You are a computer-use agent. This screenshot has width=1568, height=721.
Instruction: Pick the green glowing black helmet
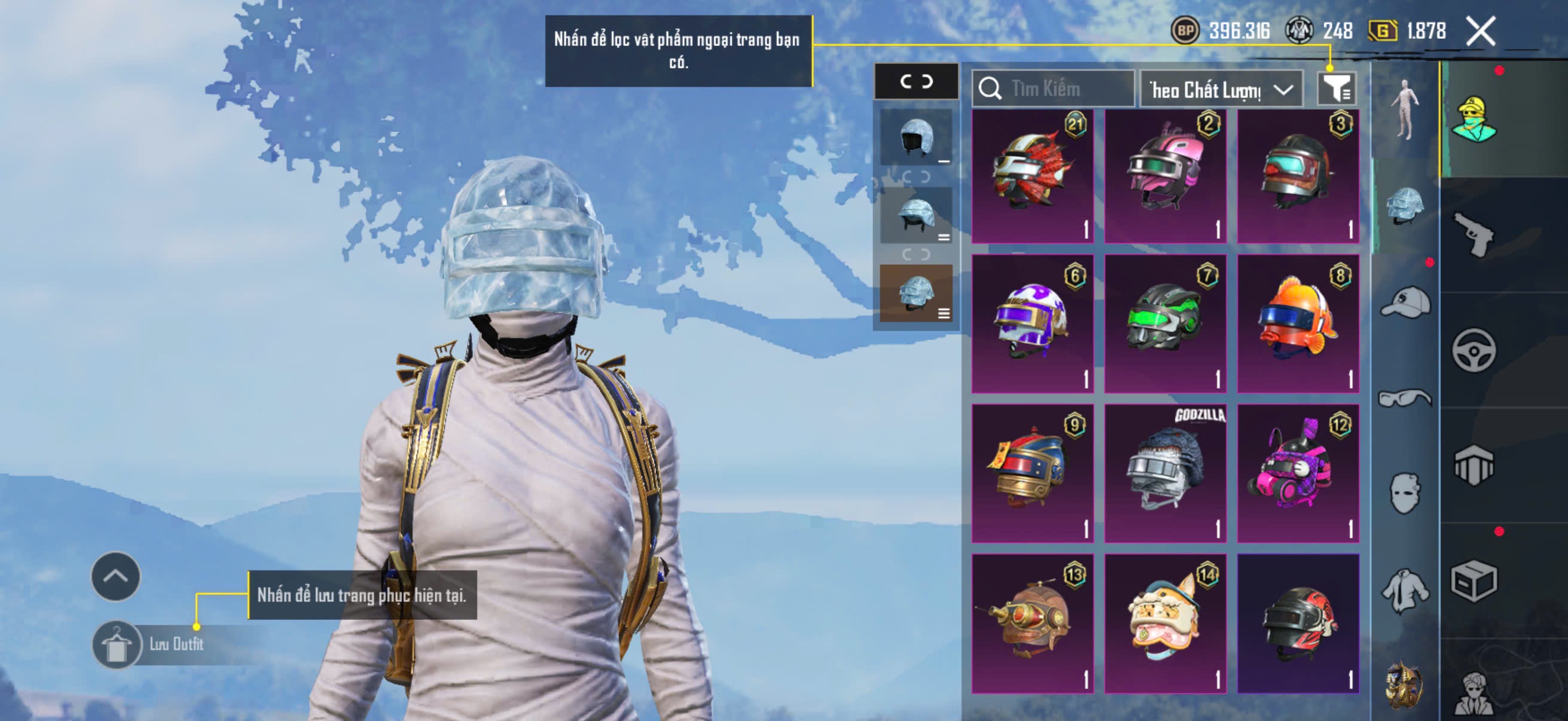point(1165,323)
